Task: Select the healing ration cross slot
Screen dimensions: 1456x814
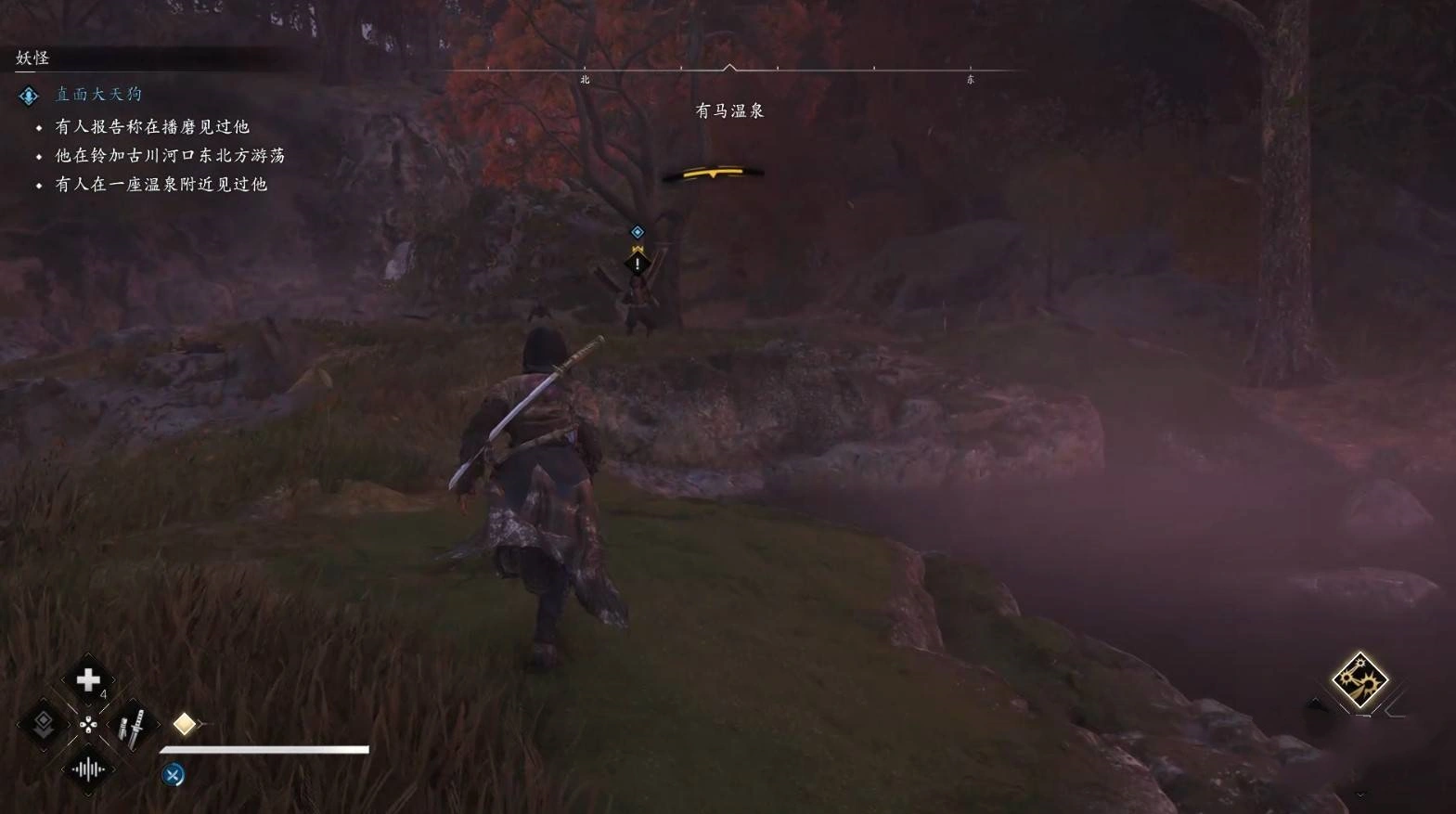Action: (x=88, y=680)
